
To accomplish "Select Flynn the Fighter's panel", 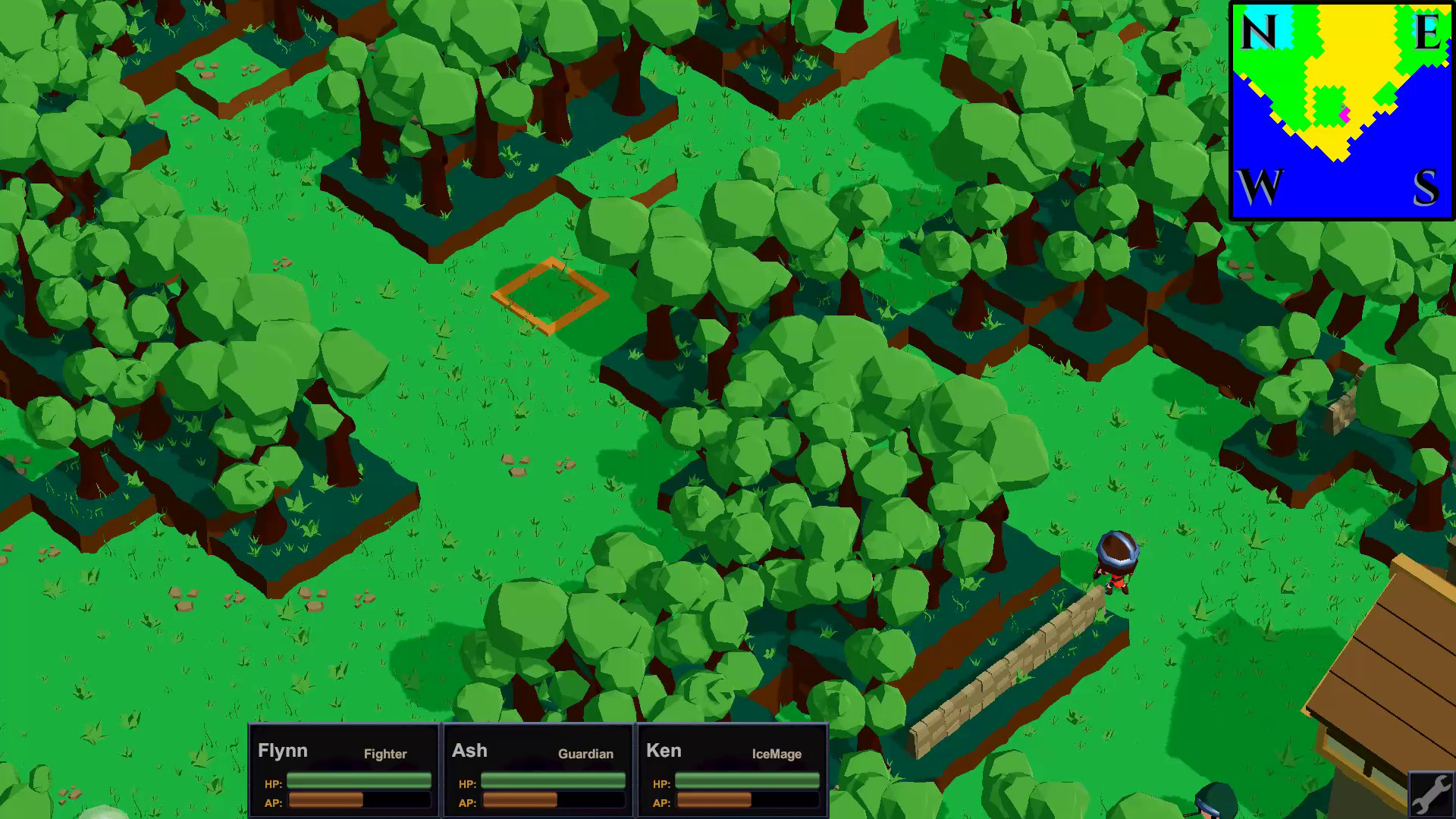I will click(x=343, y=769).
